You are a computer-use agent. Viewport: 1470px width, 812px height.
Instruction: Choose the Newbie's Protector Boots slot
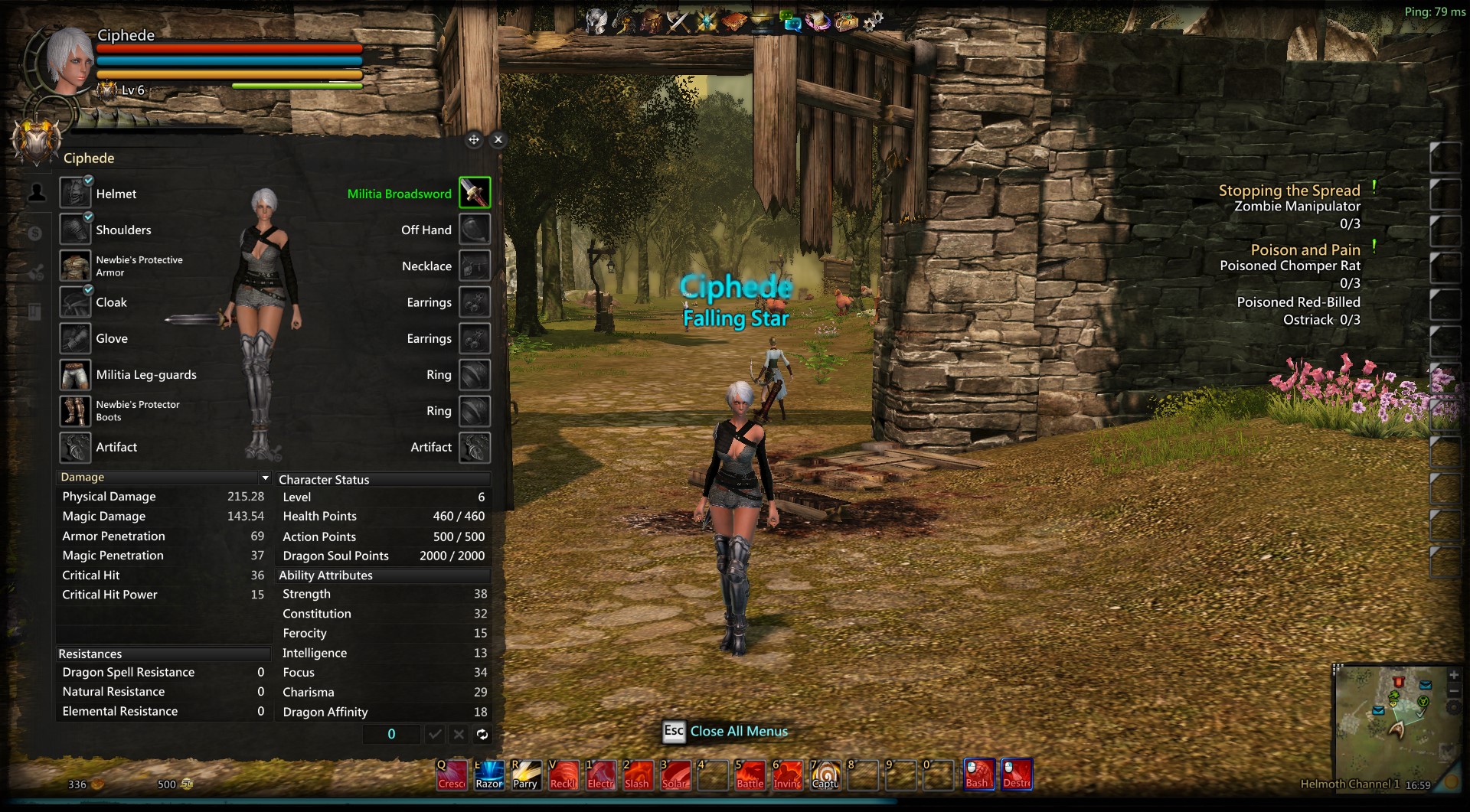(x=76, y=411)
